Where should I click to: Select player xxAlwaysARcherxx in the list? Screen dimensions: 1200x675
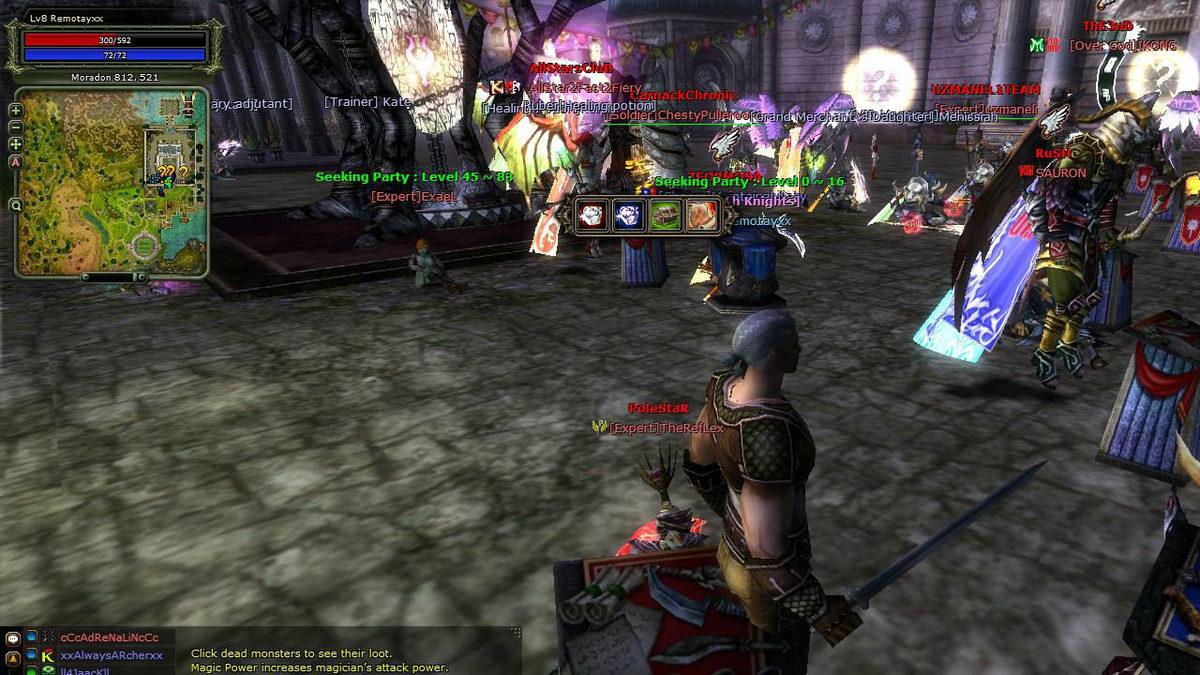pos(111,656)
